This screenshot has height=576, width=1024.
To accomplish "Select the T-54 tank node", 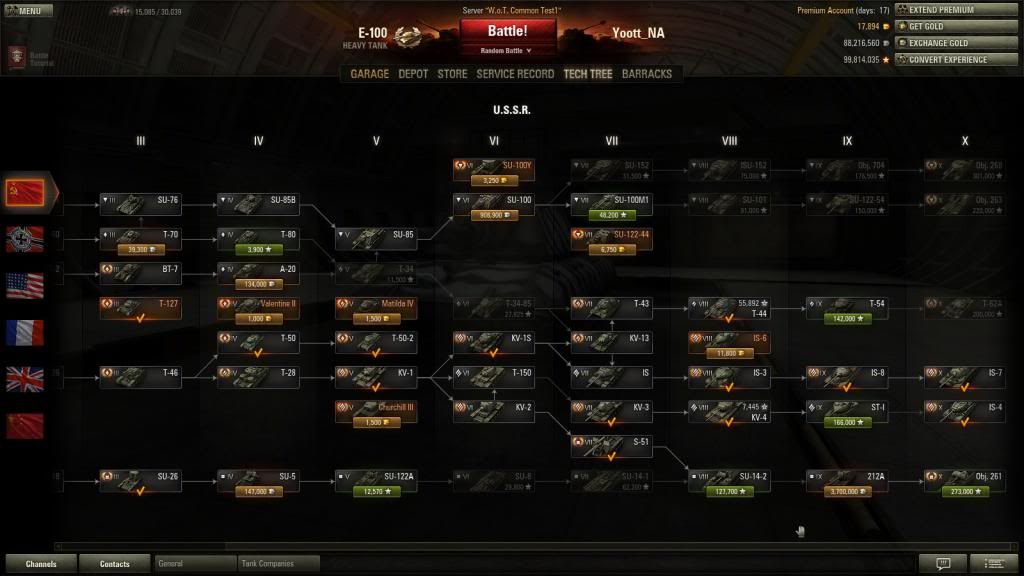I will (x=847, y=304).
